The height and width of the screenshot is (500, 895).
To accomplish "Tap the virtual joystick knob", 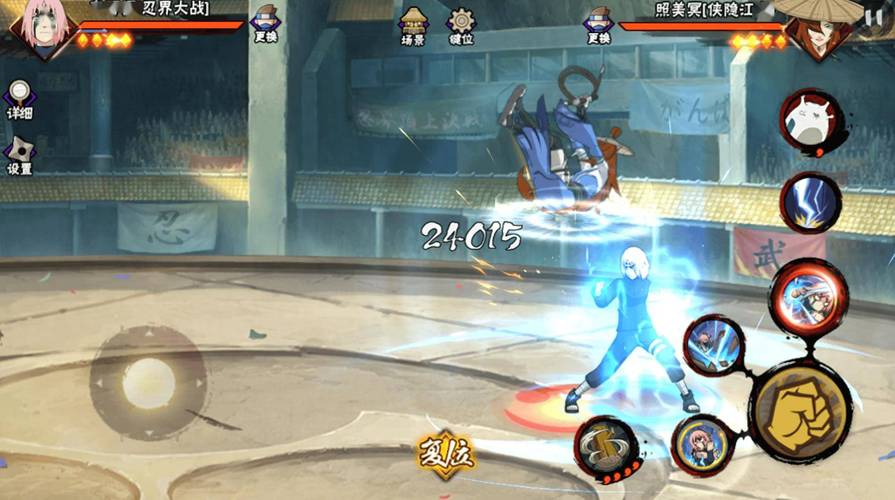I will 149,382.
